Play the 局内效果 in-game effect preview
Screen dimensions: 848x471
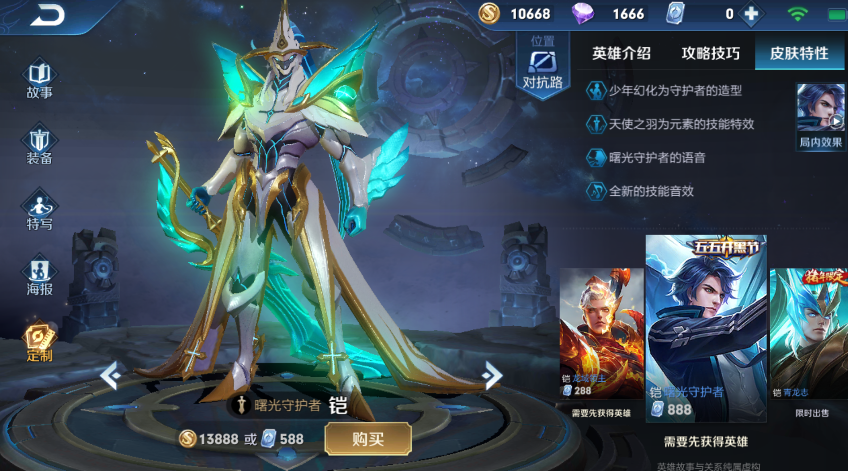click(x=820, y=117)
